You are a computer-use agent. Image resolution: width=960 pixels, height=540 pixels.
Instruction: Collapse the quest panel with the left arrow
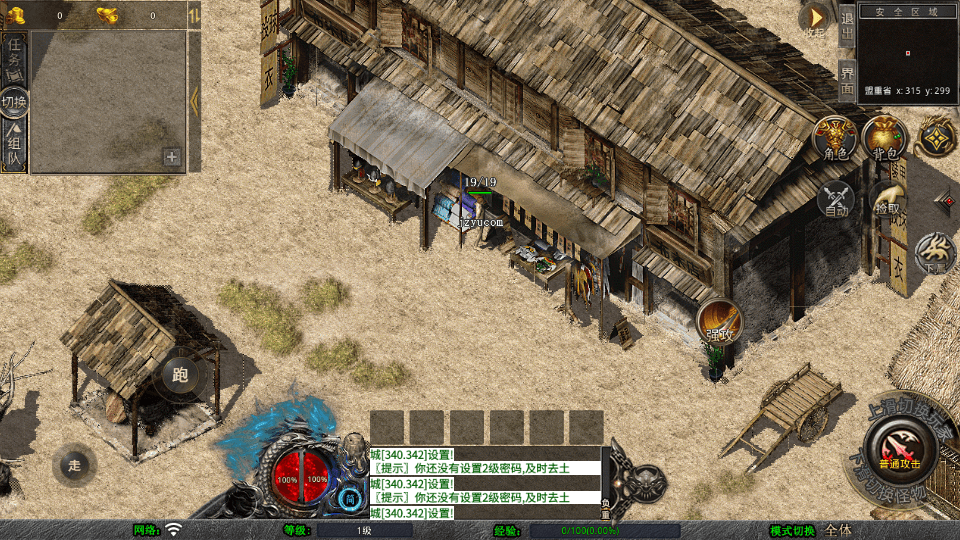pos(194,100)
